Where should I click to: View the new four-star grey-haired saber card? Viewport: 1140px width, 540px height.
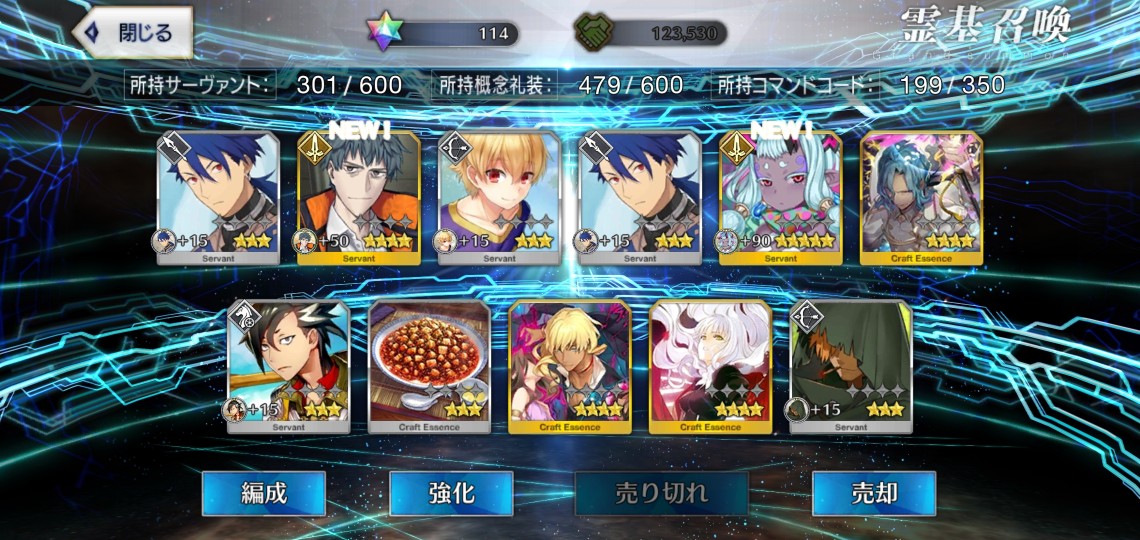click(358, 197)
